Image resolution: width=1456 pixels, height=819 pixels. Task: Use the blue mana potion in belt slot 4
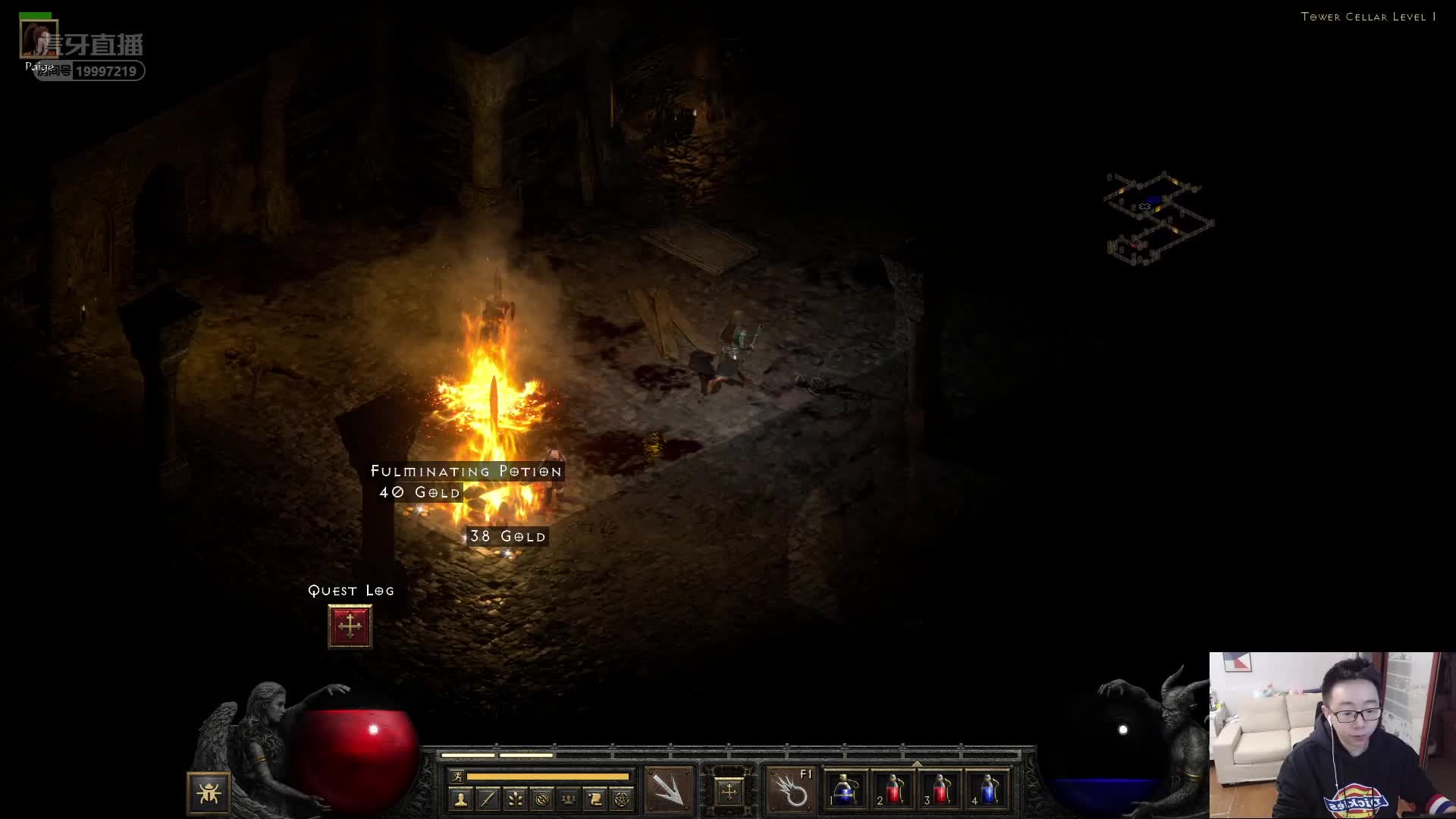pos(987,790)
